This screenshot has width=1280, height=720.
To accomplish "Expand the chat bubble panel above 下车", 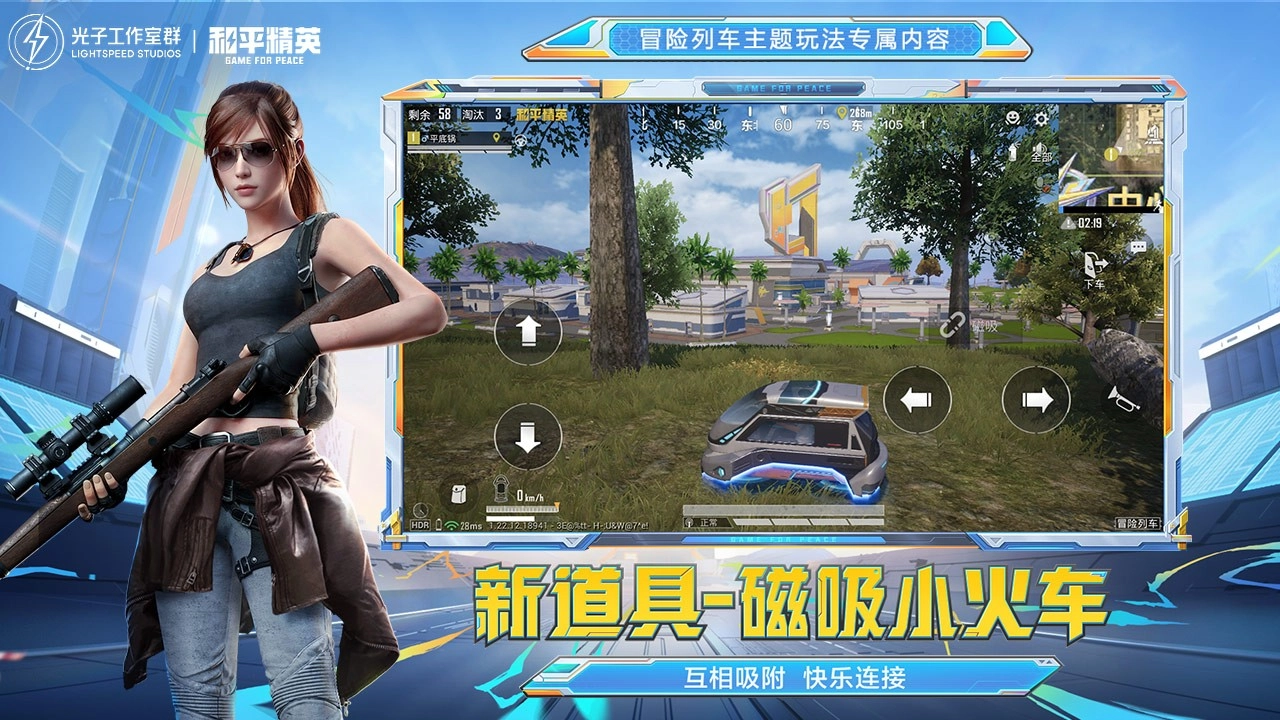I will click(x=1138, y=246).
